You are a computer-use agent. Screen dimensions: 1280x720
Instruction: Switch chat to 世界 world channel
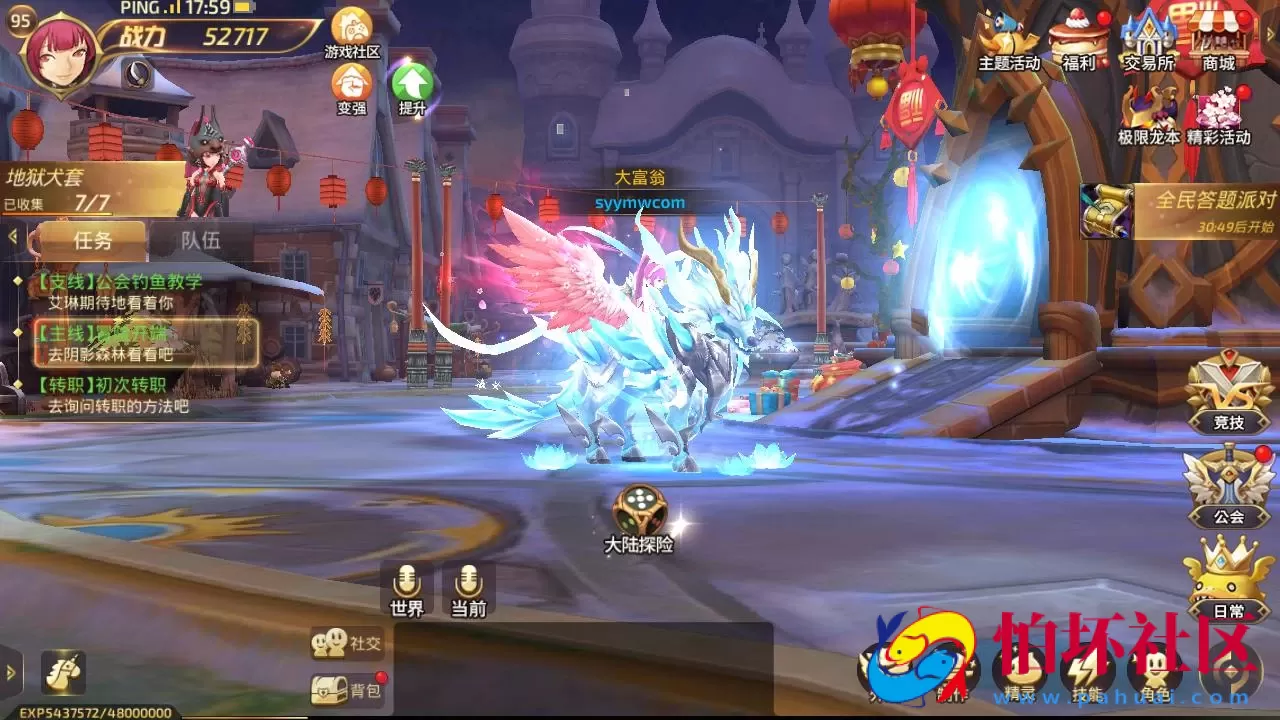point(404,588)
